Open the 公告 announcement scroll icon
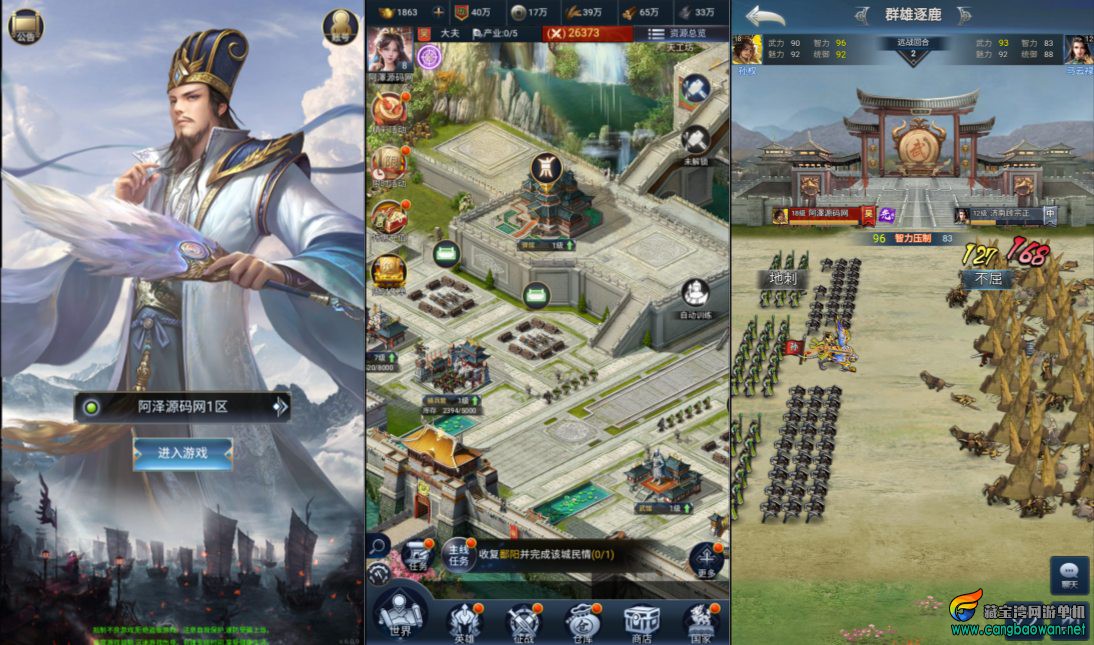Image resolution: width=1094 pixels, height=645 pixels. tap(25, 25)
